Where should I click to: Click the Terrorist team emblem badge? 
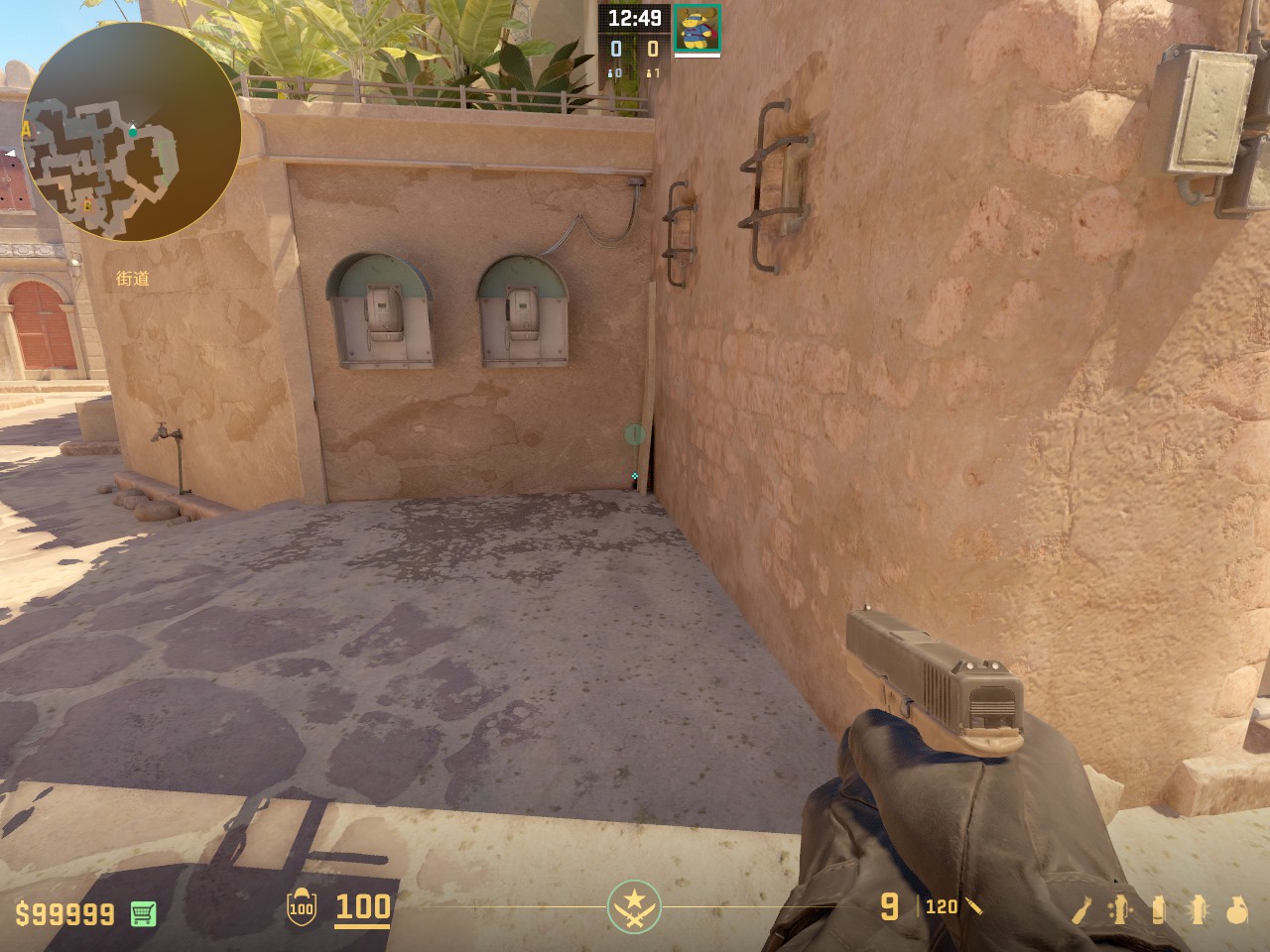[634, 906]
